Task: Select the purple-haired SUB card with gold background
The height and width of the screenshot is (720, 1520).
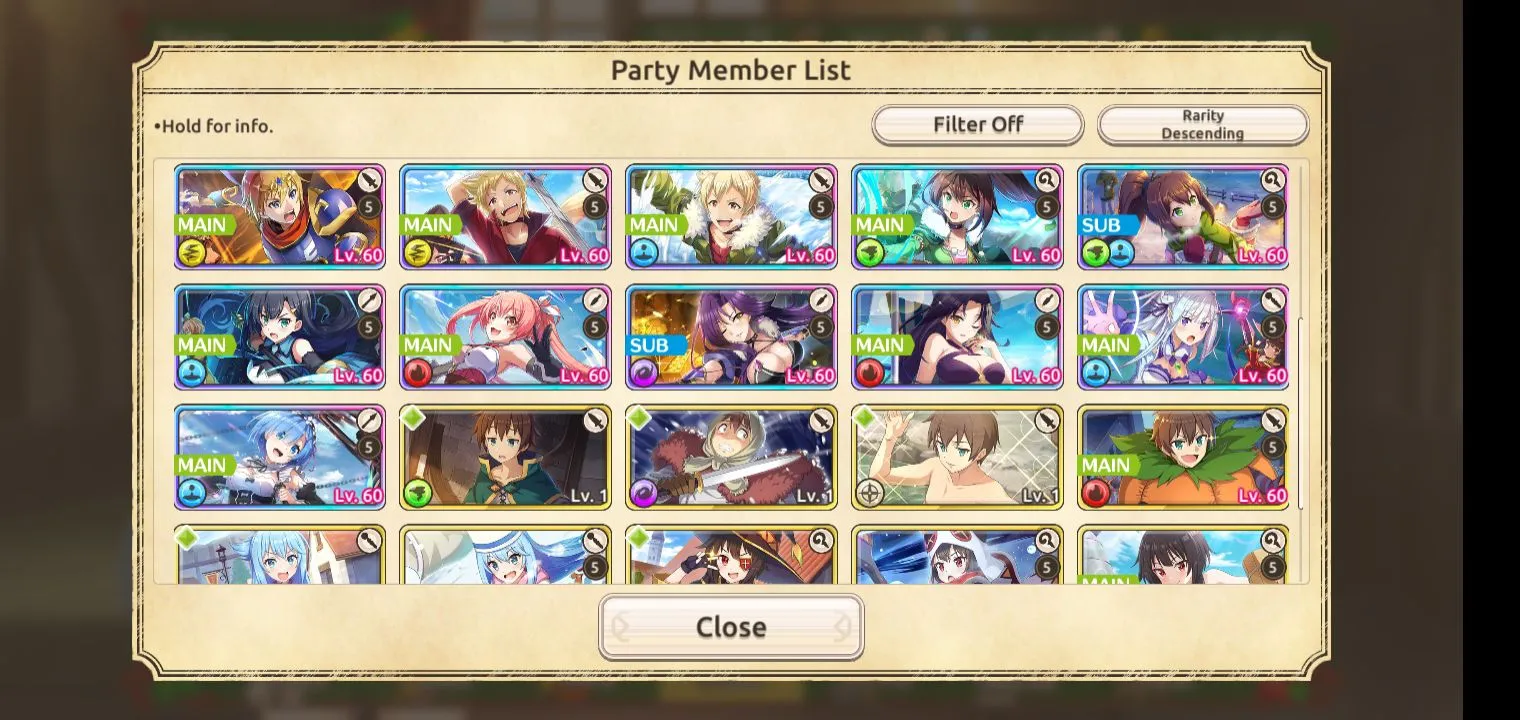Action: [x=731, y=337]
